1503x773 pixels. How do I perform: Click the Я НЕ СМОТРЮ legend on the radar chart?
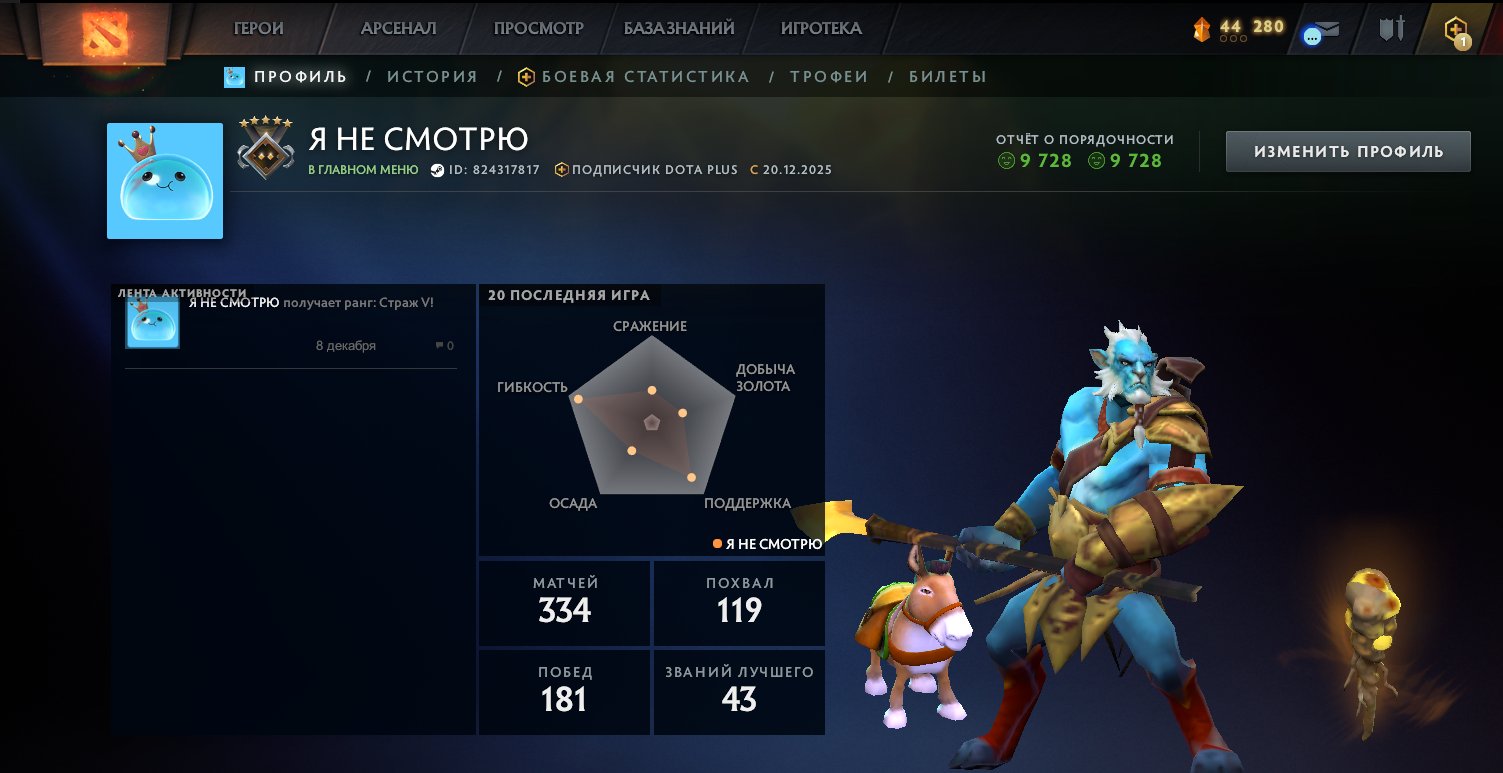pyautogui.click(x=767, y=543)
